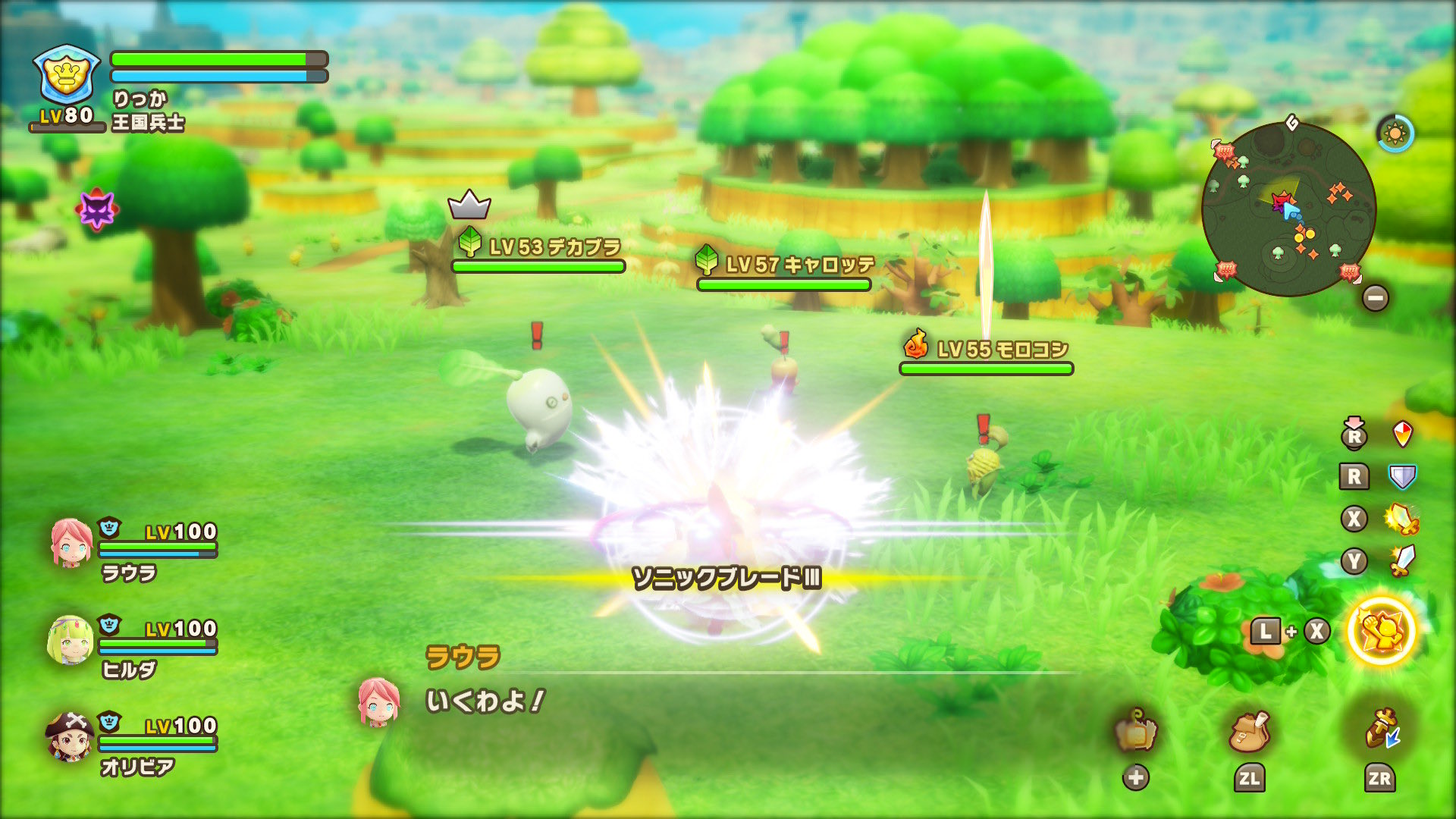
Task: Use the basic sword attack icon
Action: click(x=1402, y=561)
